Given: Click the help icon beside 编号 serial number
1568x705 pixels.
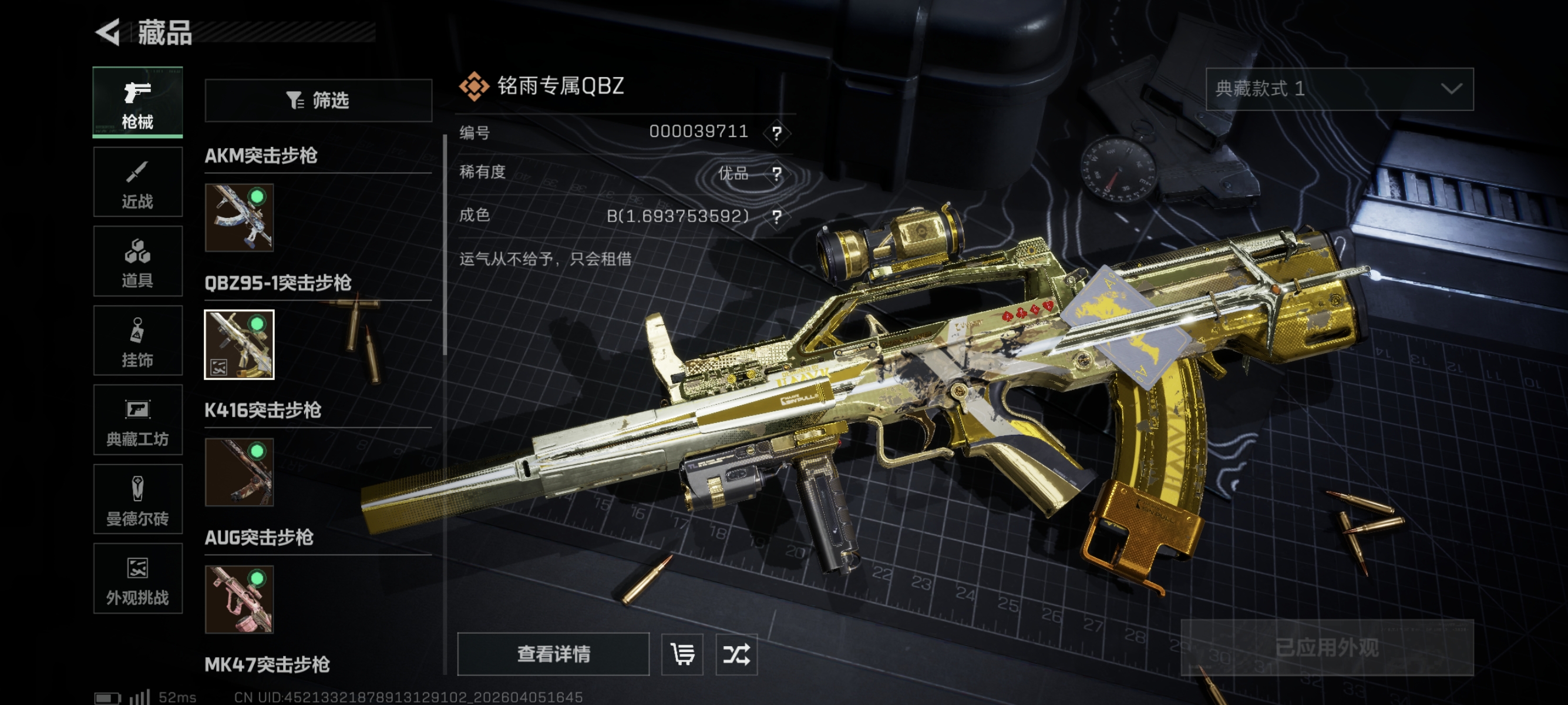Looking at the screenshot, I should (x=777, y=133).
